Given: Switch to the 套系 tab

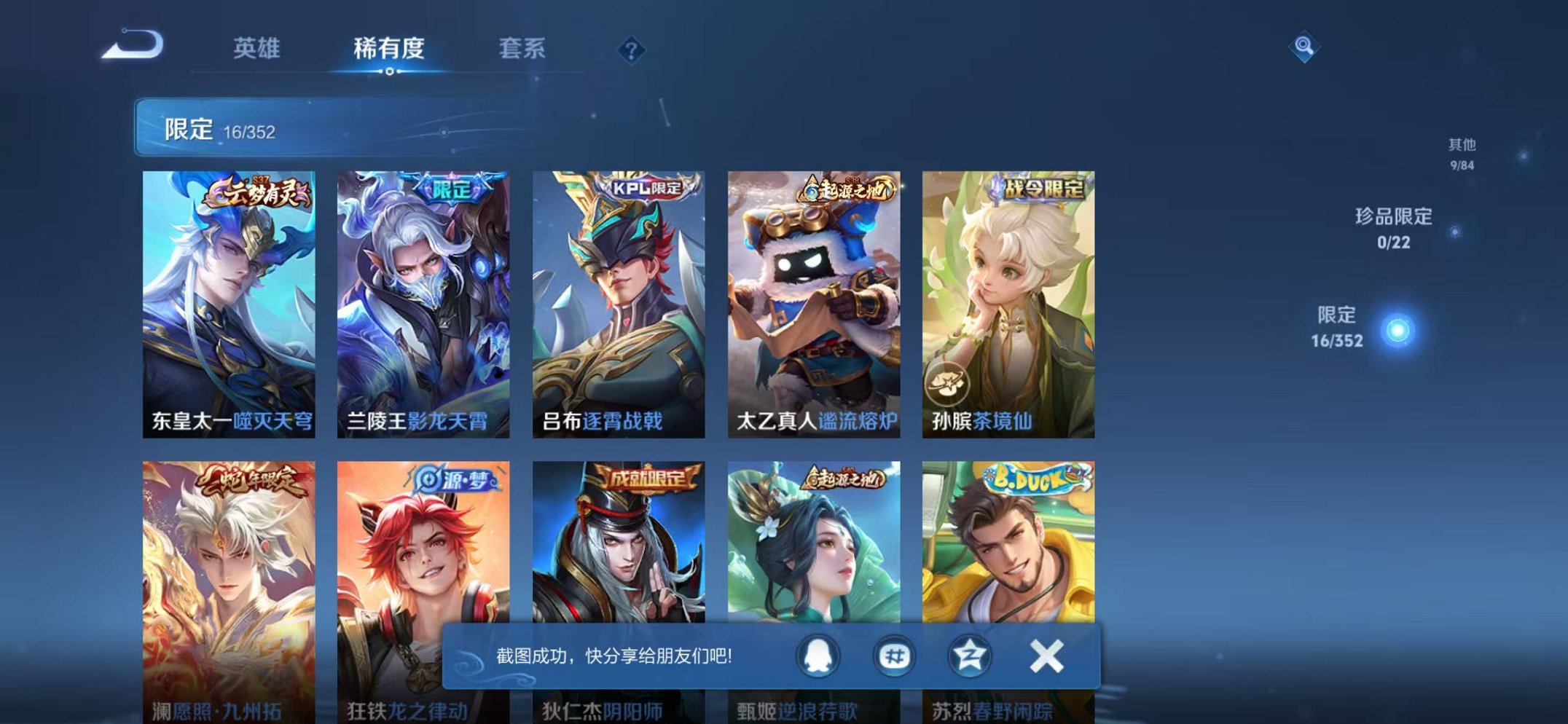Looking at the screenshot, I should [x=525, y=45].
